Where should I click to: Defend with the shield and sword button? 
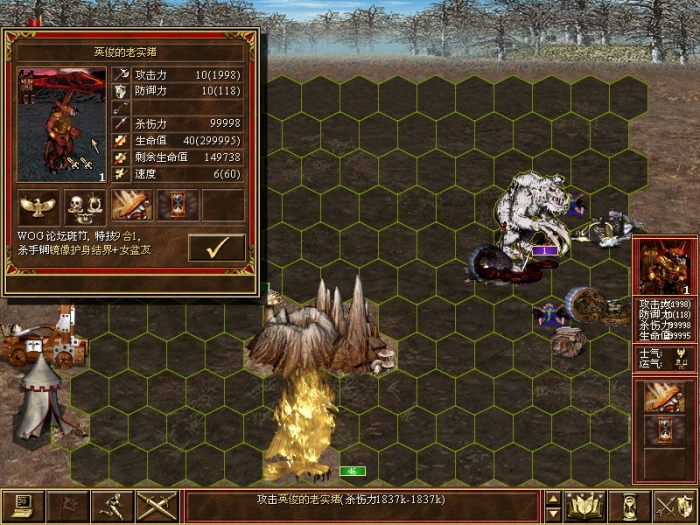(x=672, y=506)
